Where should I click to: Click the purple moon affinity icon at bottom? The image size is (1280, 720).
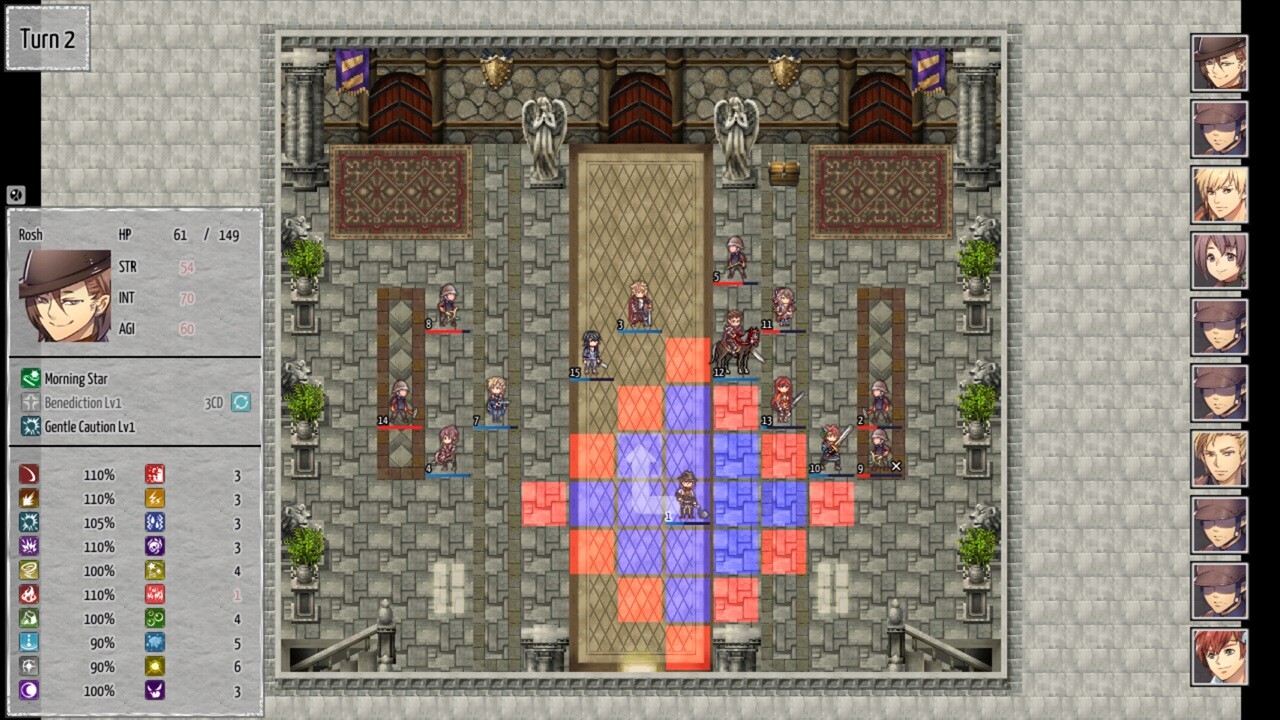(28, 691)
